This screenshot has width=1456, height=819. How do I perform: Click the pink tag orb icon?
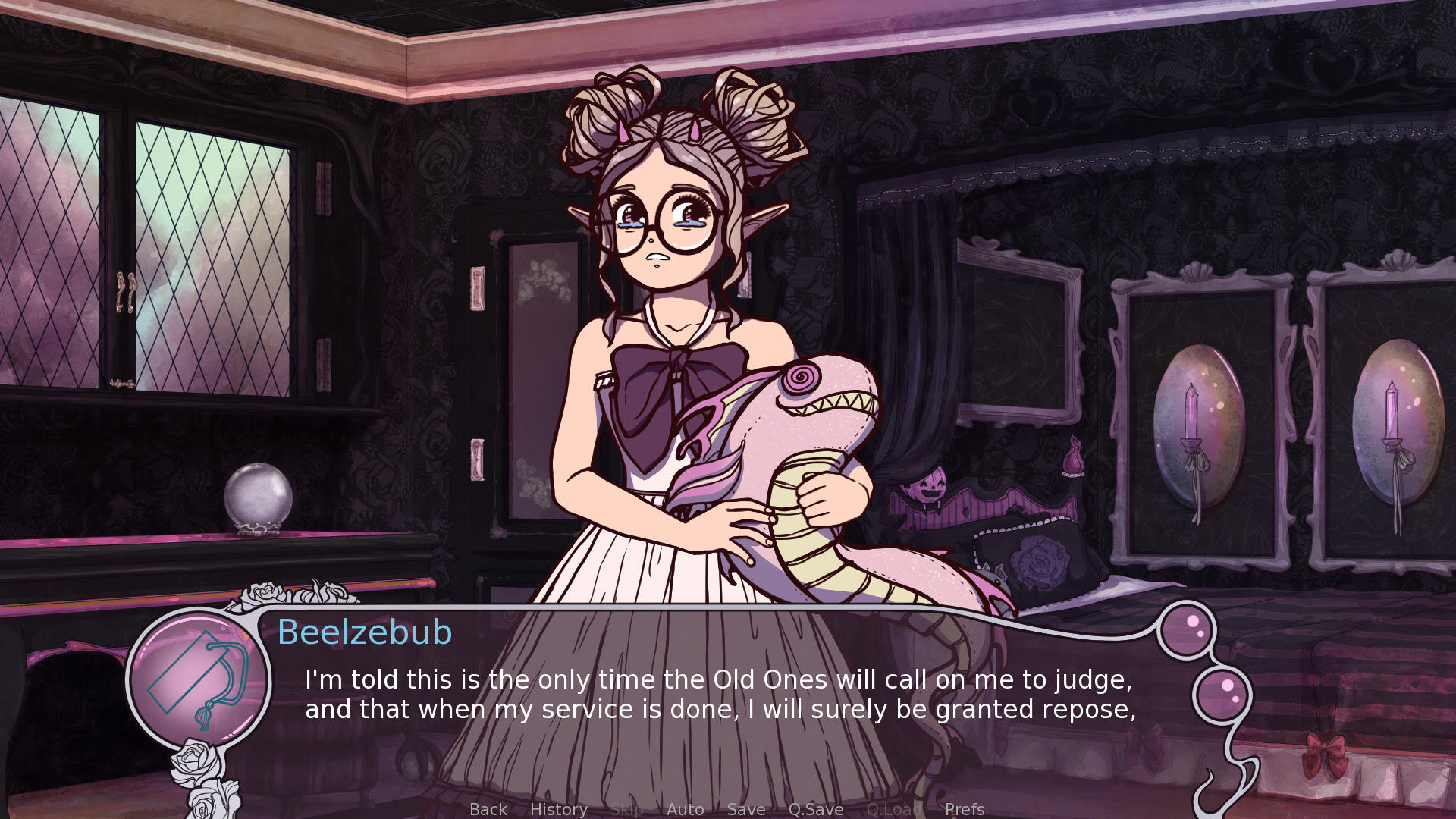click(199, 677)
